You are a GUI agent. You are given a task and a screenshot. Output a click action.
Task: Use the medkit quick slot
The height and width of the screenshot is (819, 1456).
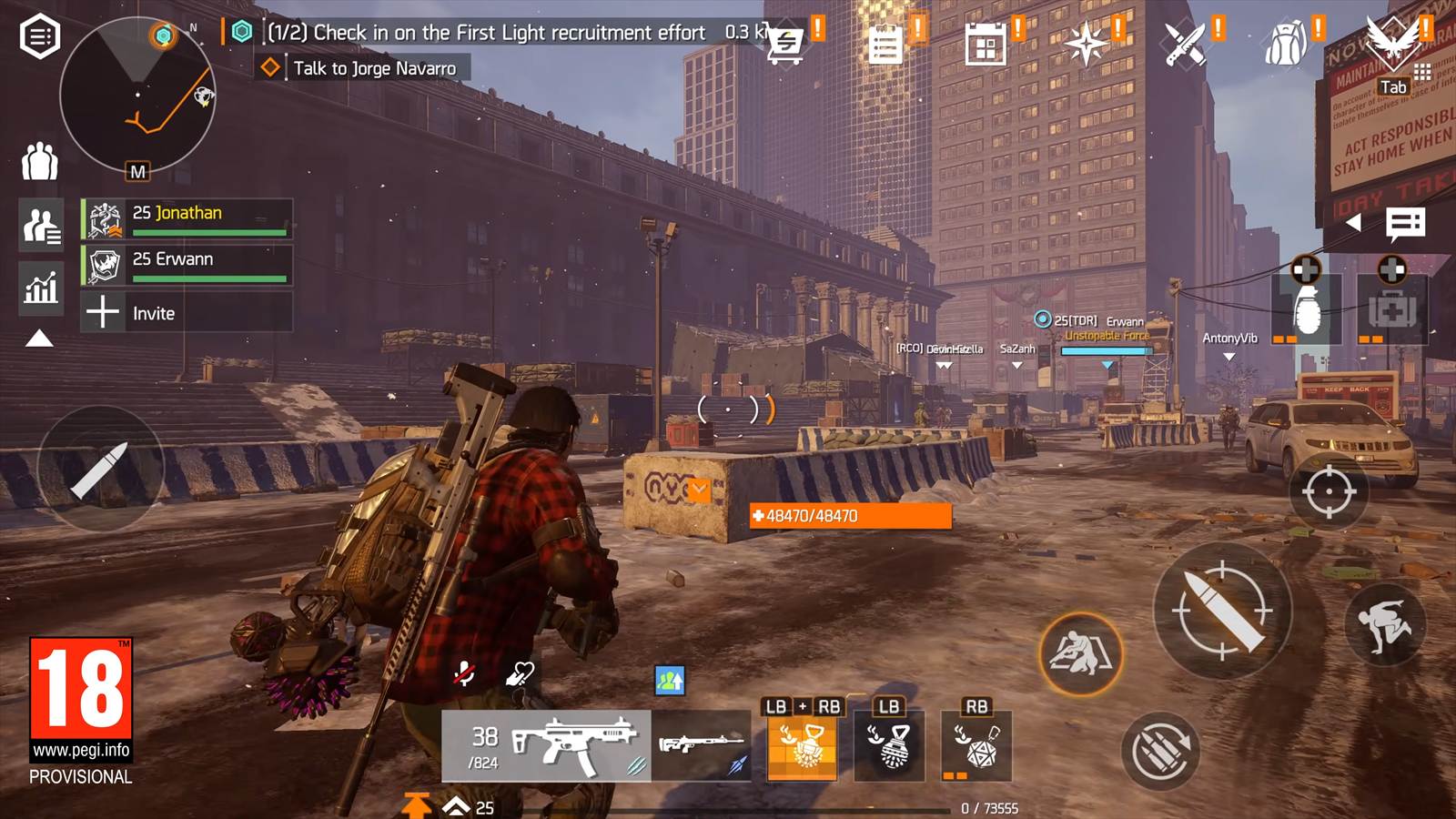click(x=1391, y=309)
